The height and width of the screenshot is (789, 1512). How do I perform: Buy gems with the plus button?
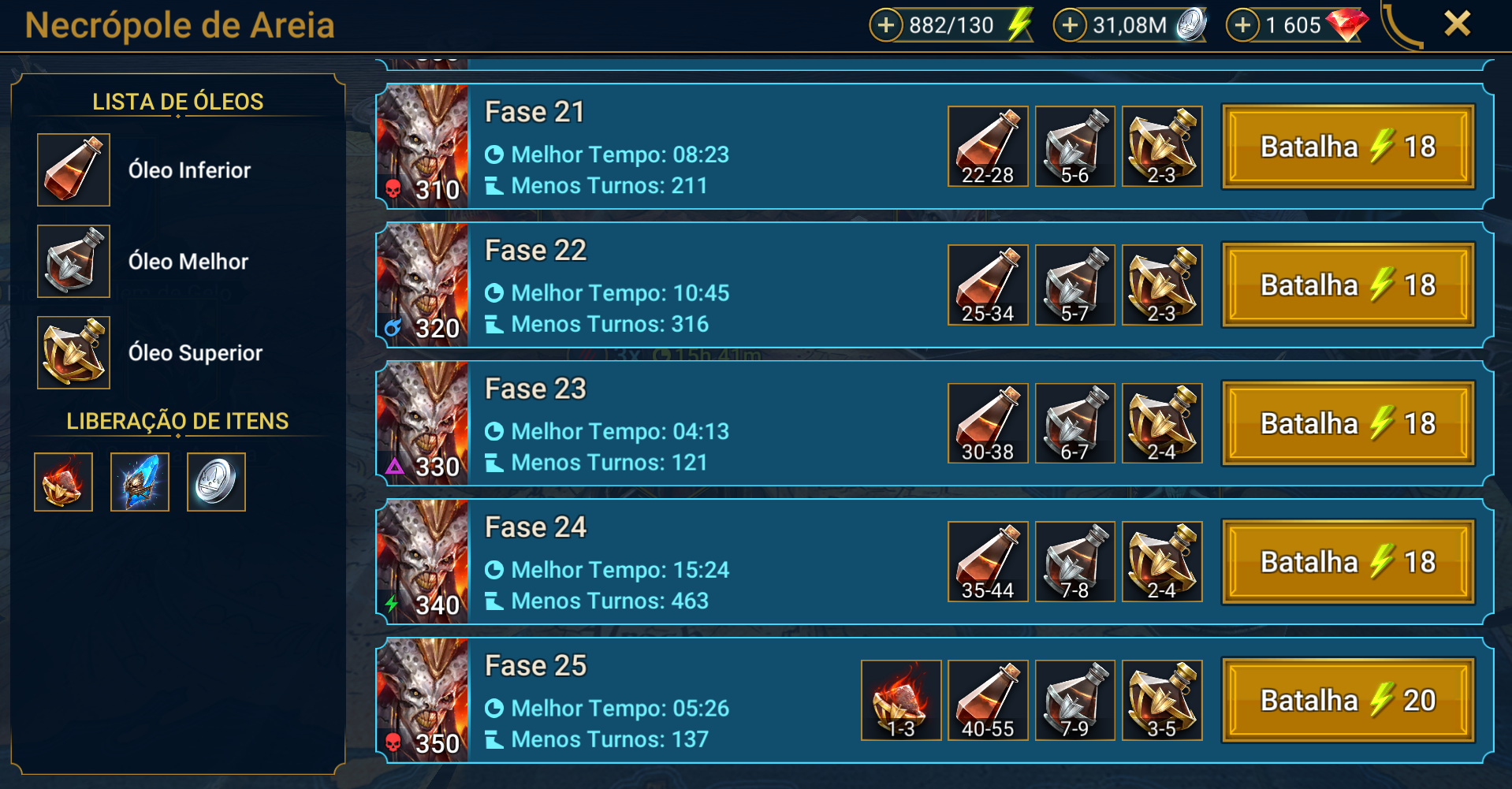click(1242, 25)
